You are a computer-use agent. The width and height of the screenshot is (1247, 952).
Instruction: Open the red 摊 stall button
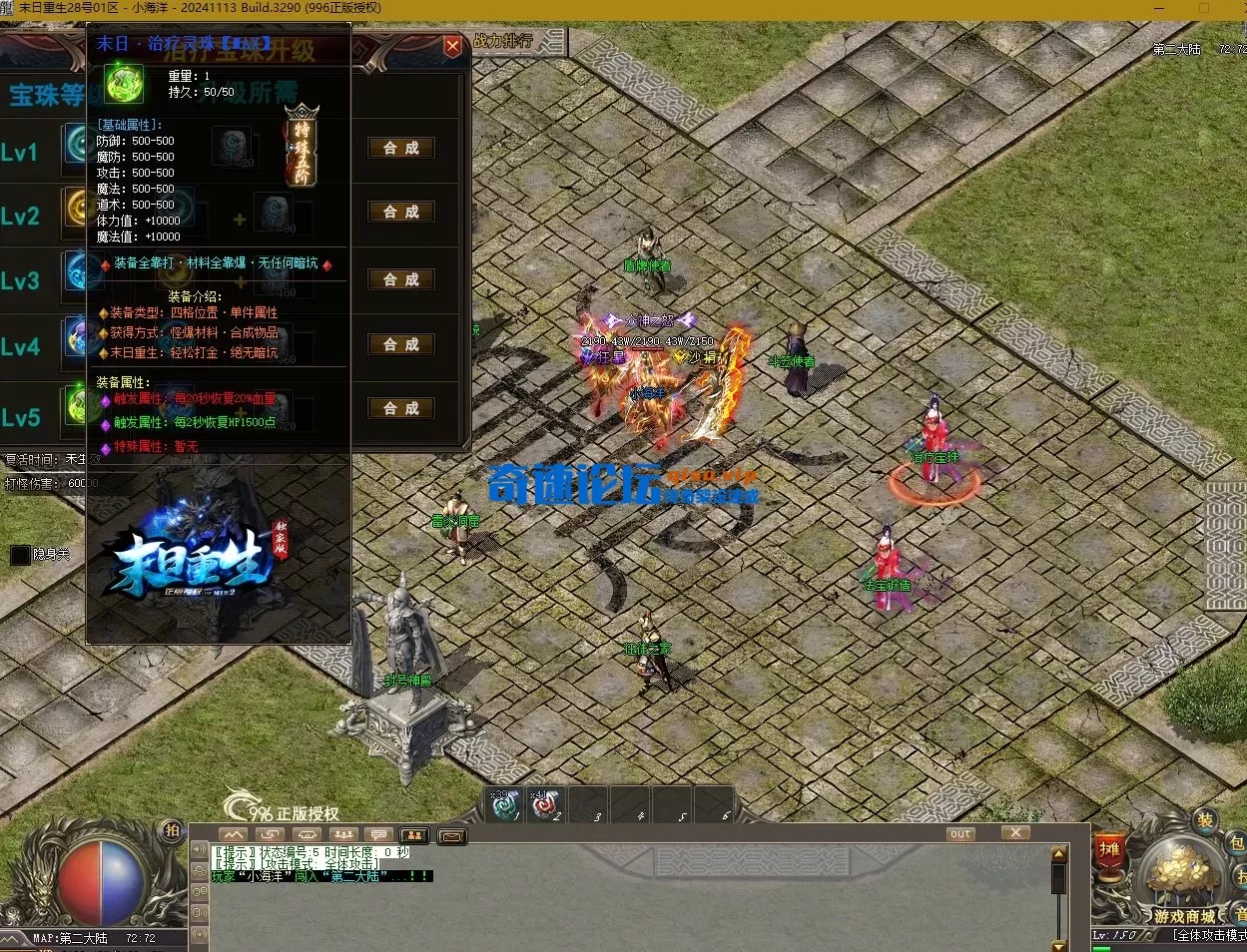pyautogui.click(x=1109, y=850)
